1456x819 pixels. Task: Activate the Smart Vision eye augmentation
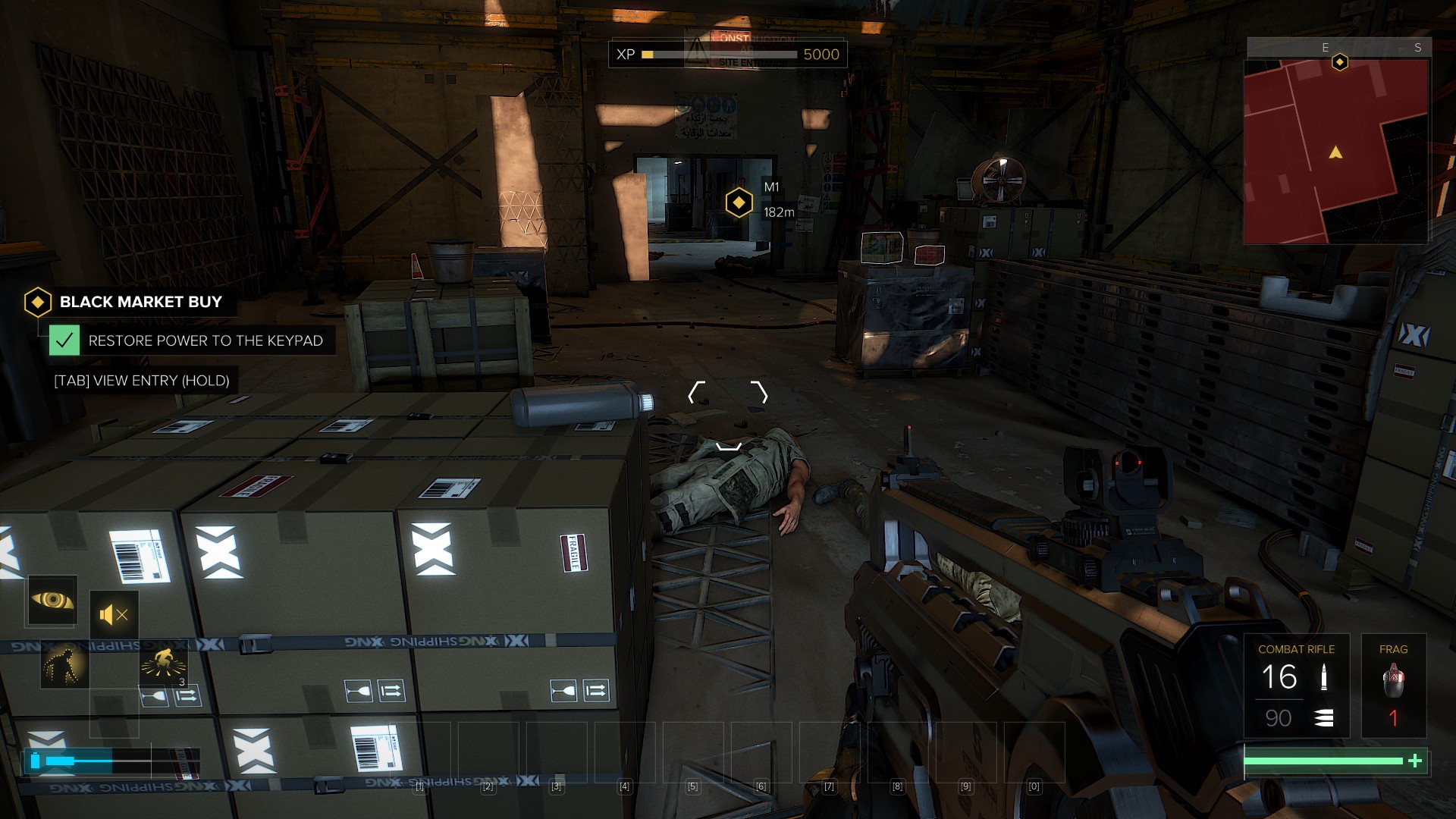[x=52, y=601]
